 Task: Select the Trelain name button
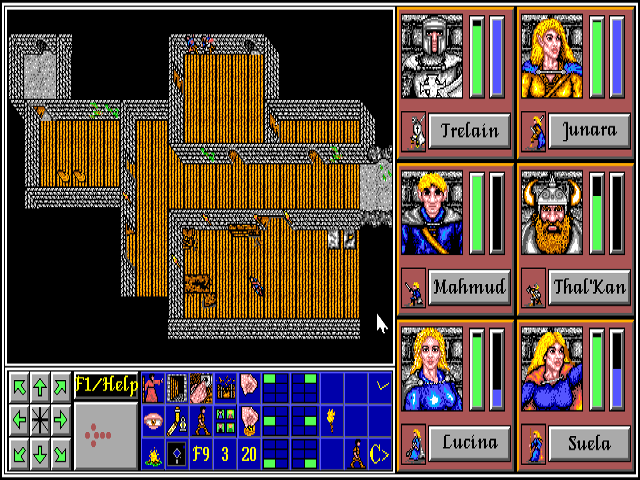[469, 131]
